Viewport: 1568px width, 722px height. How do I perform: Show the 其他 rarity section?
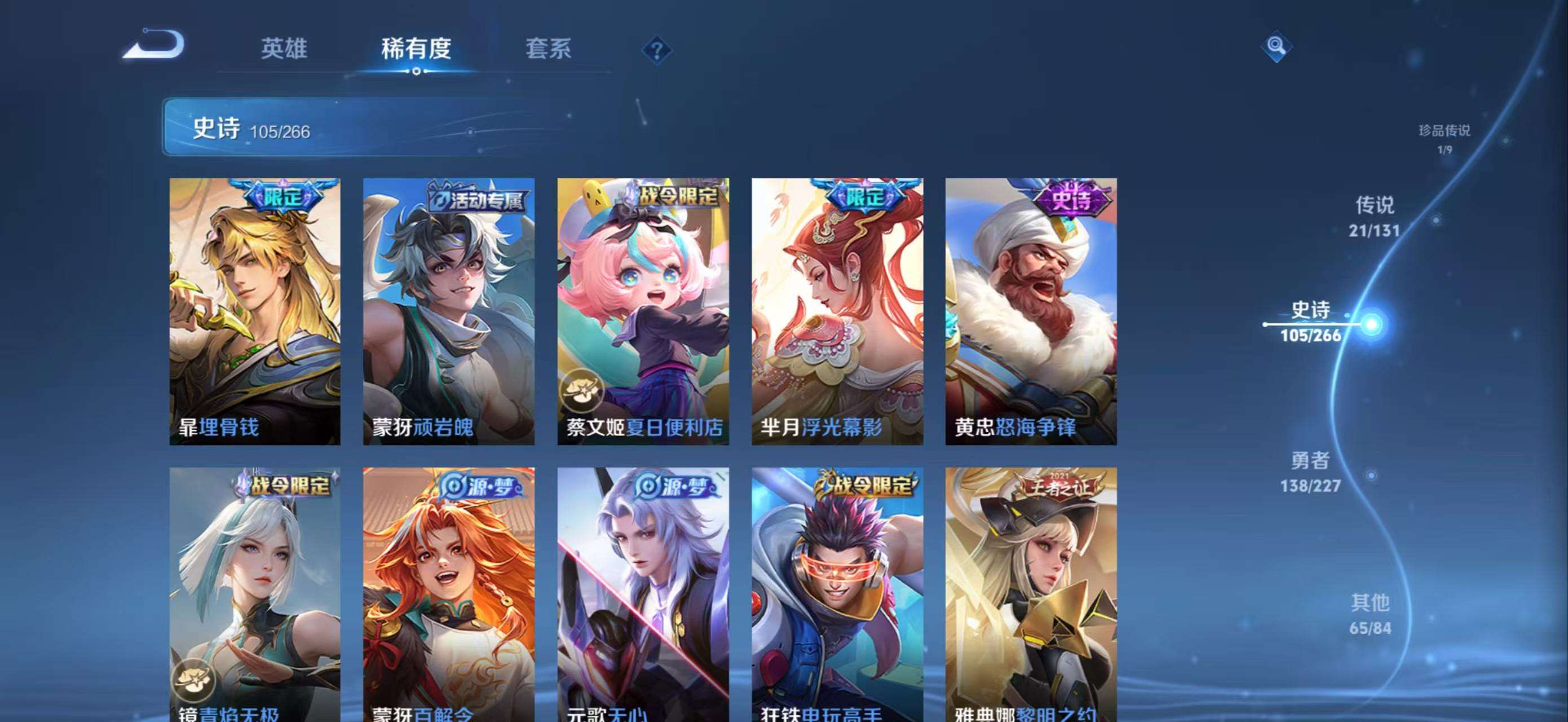[x=1370, y=614]
